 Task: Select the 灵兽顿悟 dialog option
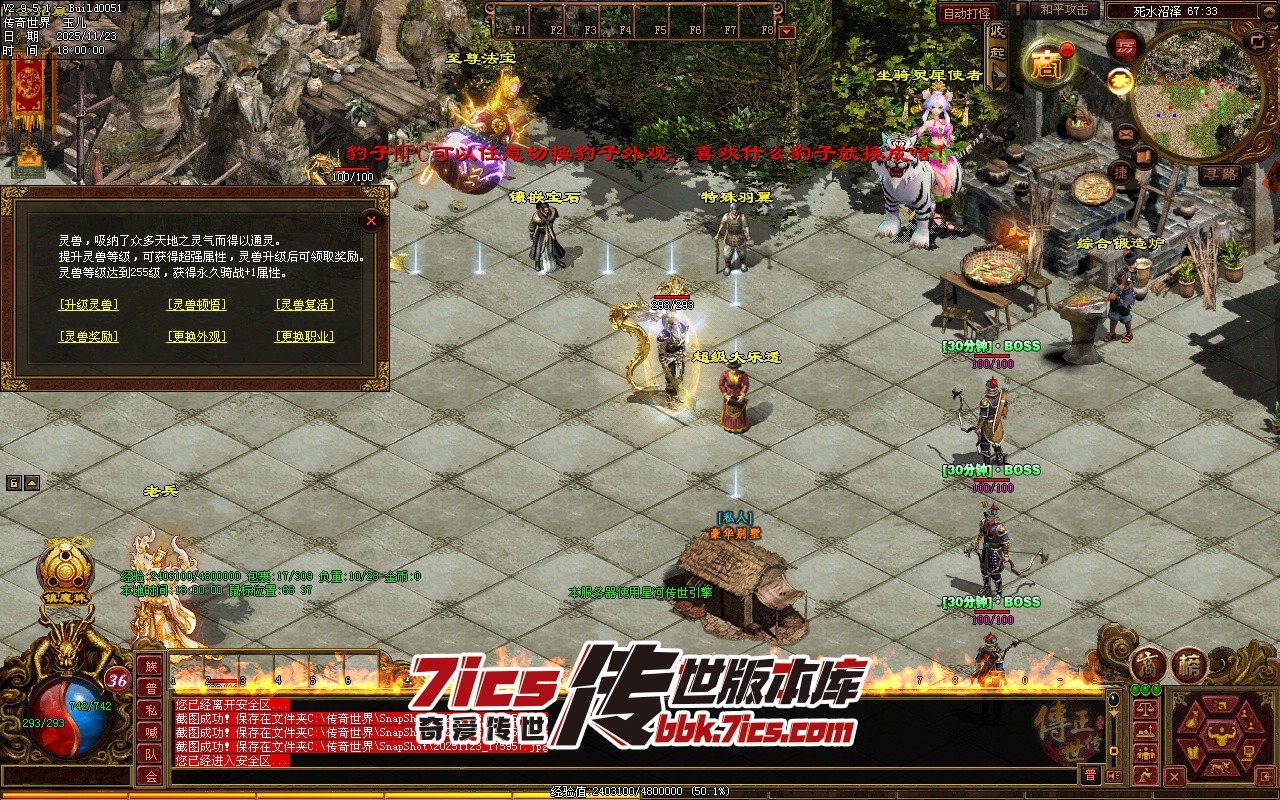(x=196, y=305)
